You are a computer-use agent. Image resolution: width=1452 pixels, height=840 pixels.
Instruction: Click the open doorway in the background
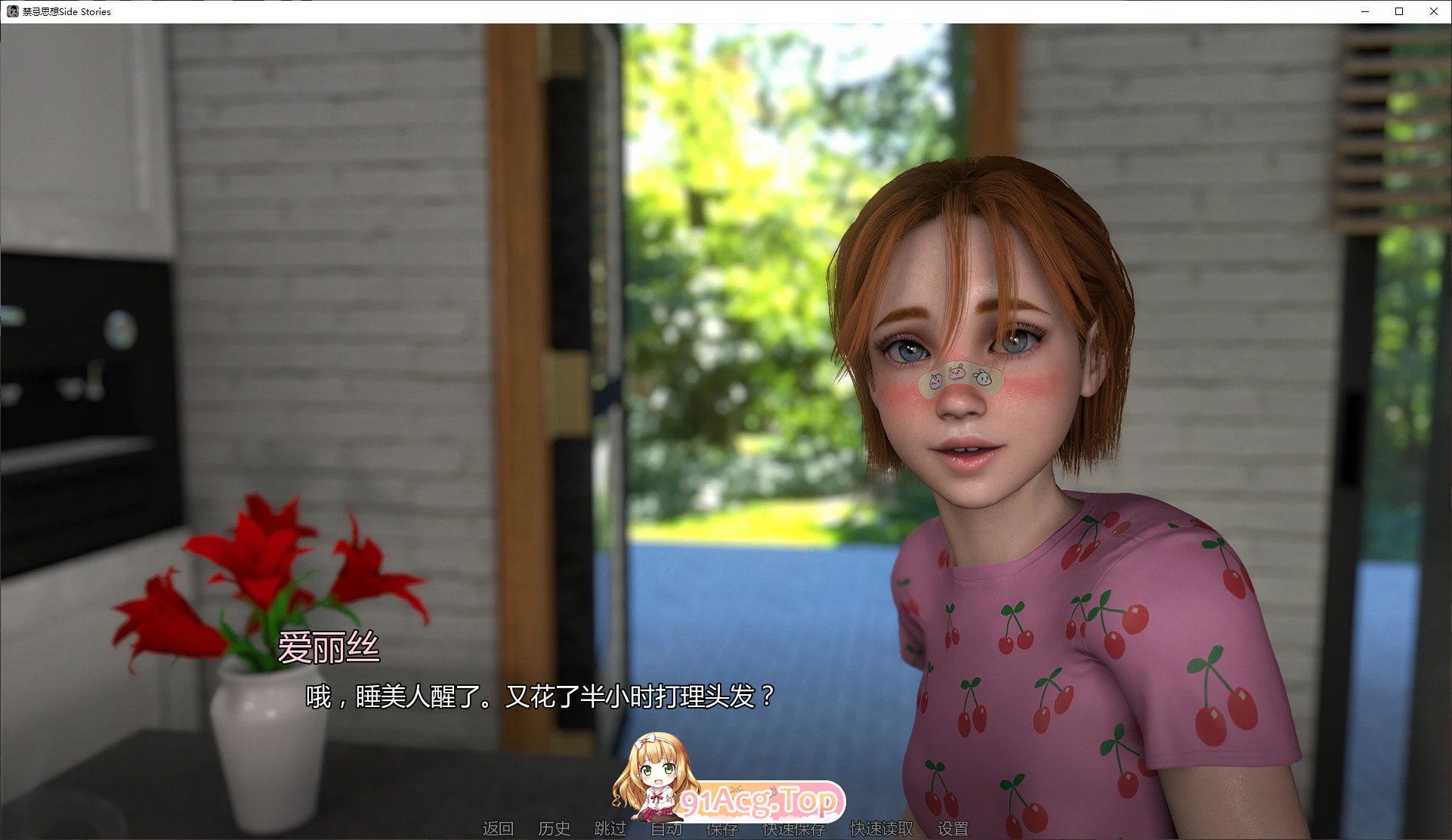pos(725,302)
